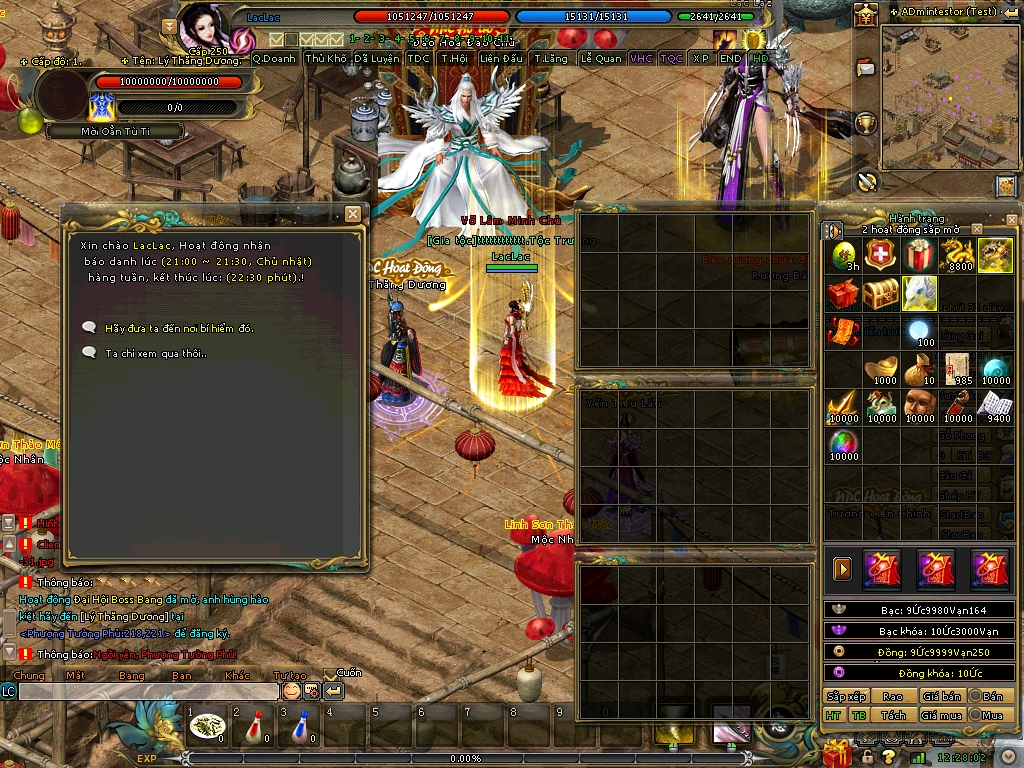Use the red potion in hotbar slot 2

click(255, 726)
